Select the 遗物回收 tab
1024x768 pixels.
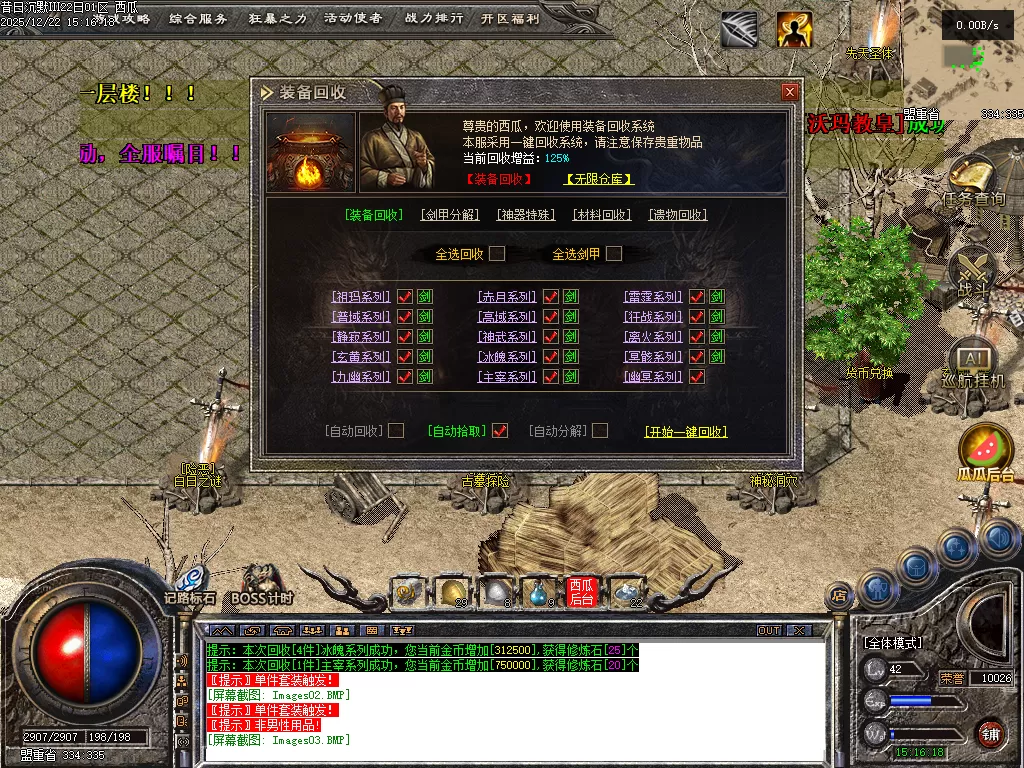point(677,215)
